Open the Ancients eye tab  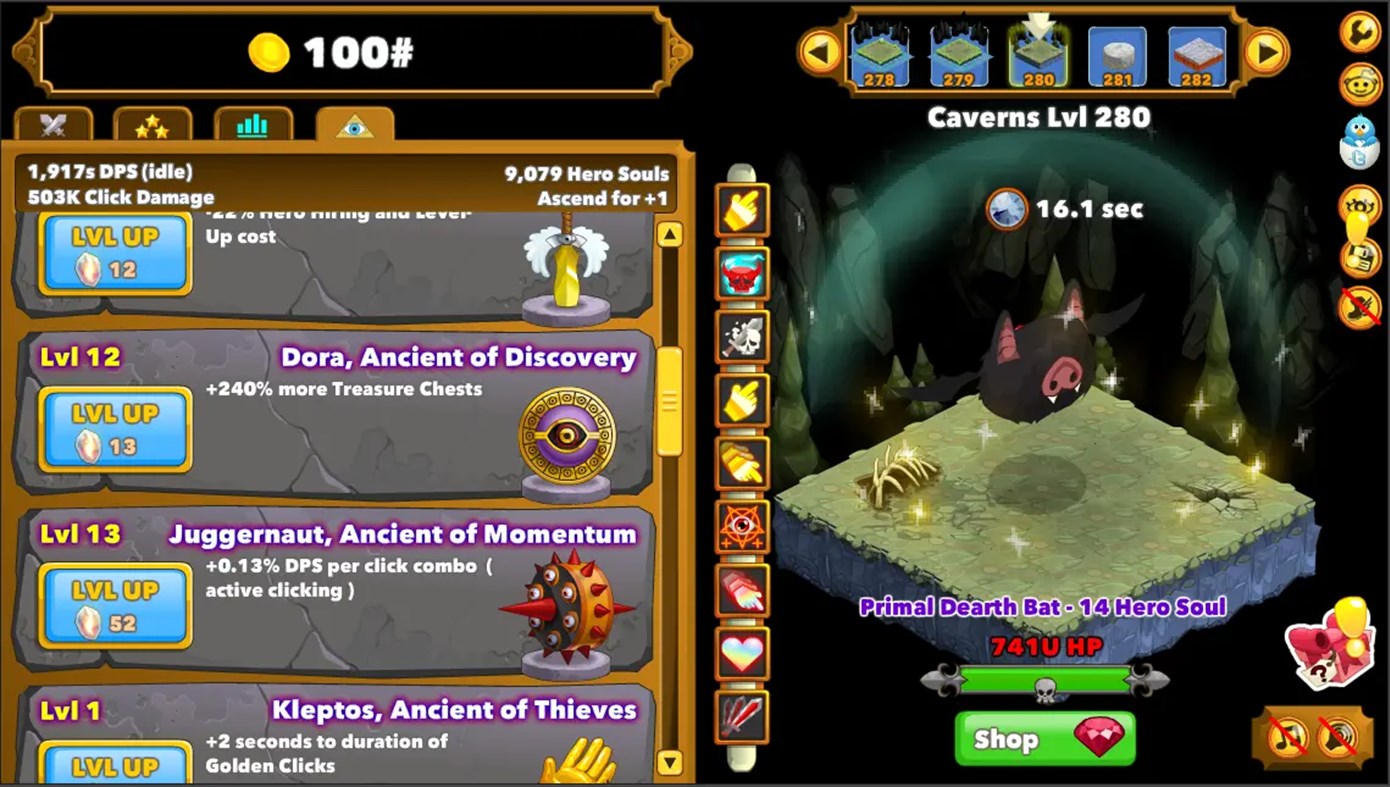355,124
